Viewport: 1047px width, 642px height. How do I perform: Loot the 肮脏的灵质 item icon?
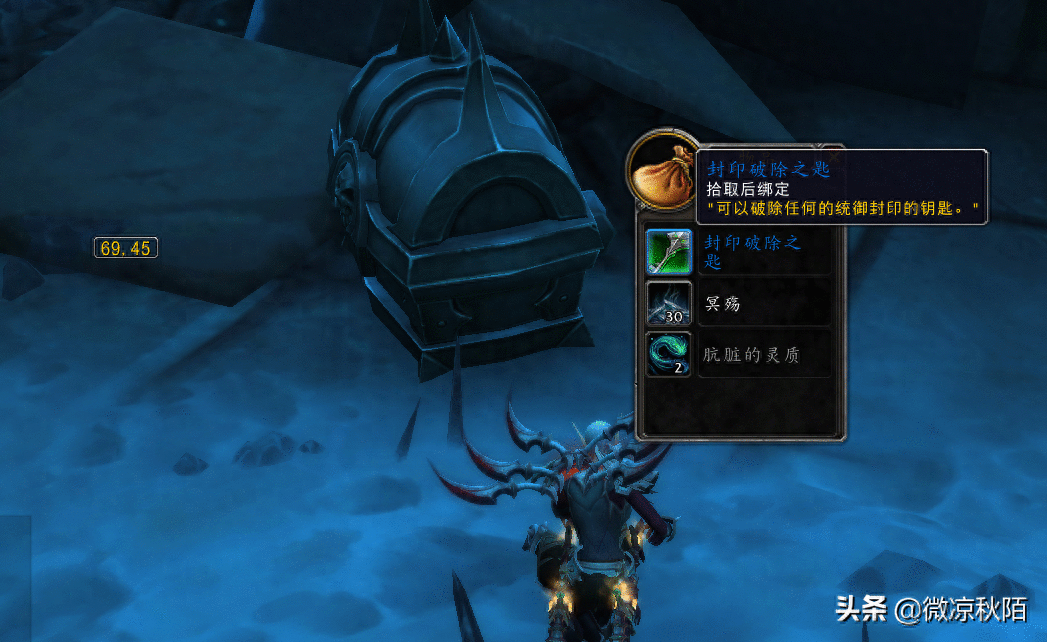(x=669, y=354)
